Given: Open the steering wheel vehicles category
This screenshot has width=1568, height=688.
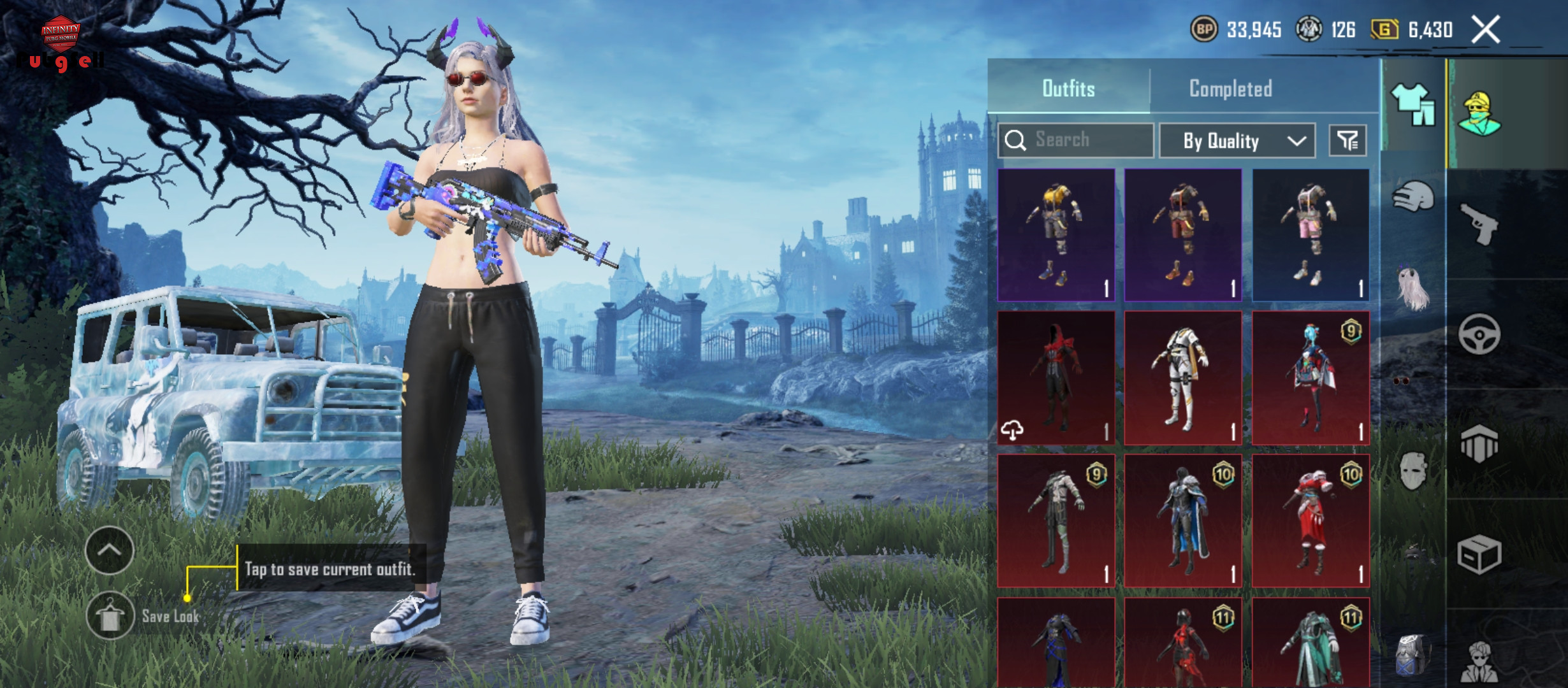Looking at the screenshot, I should point(1479,334).
